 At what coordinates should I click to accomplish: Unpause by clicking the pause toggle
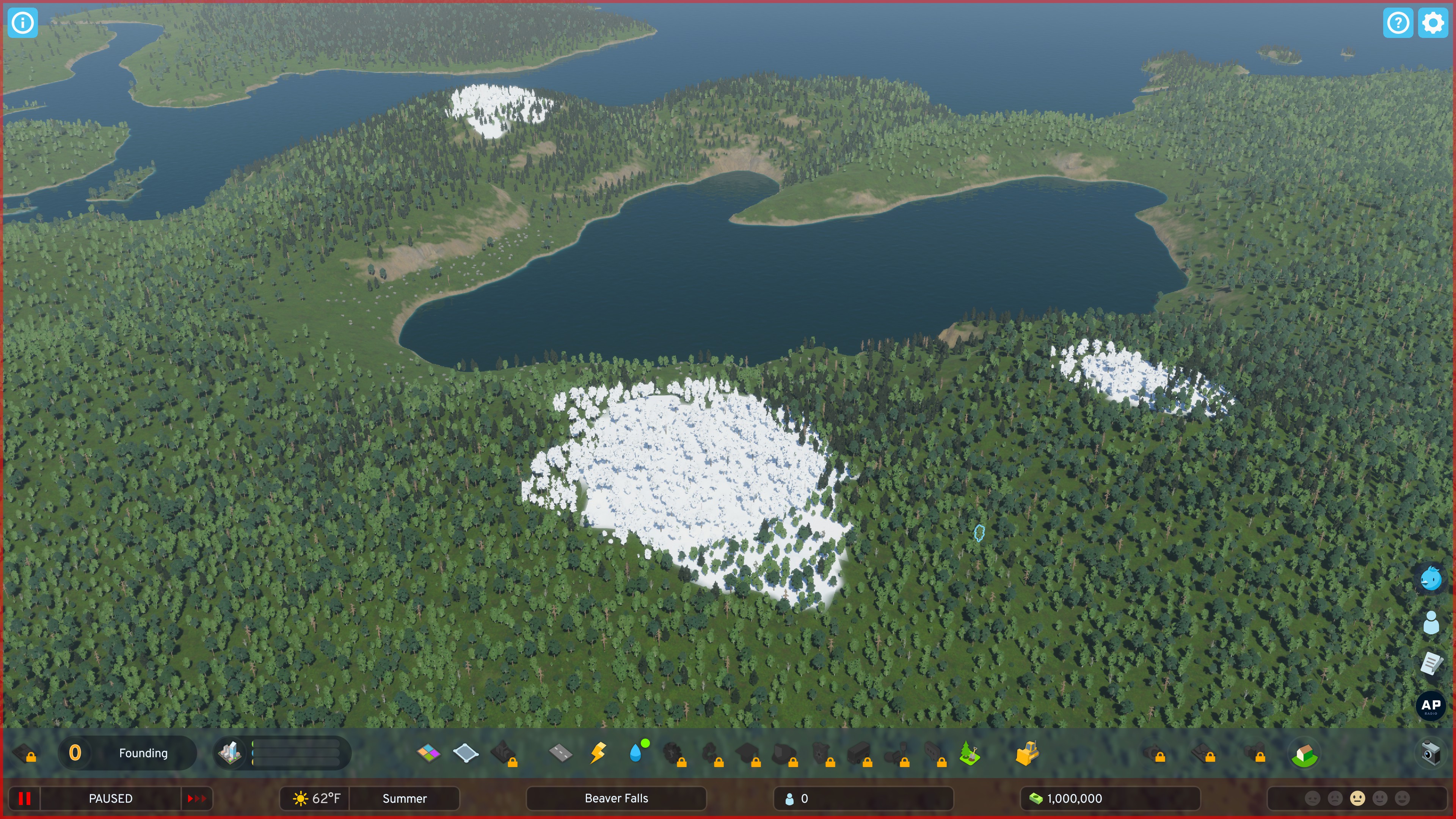pos(24,799)
